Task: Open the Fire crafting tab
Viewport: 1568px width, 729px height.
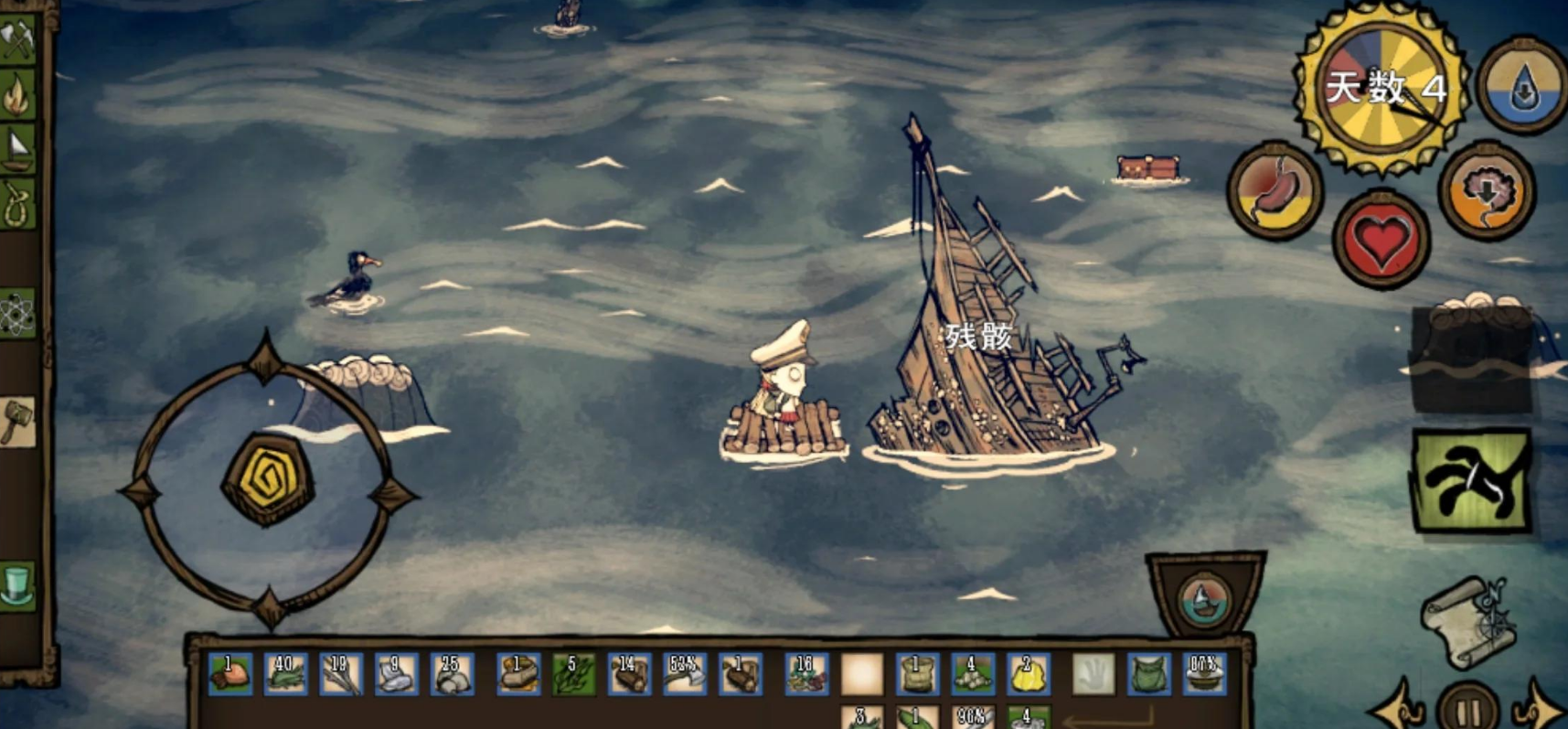Action: tap(16, 93)
